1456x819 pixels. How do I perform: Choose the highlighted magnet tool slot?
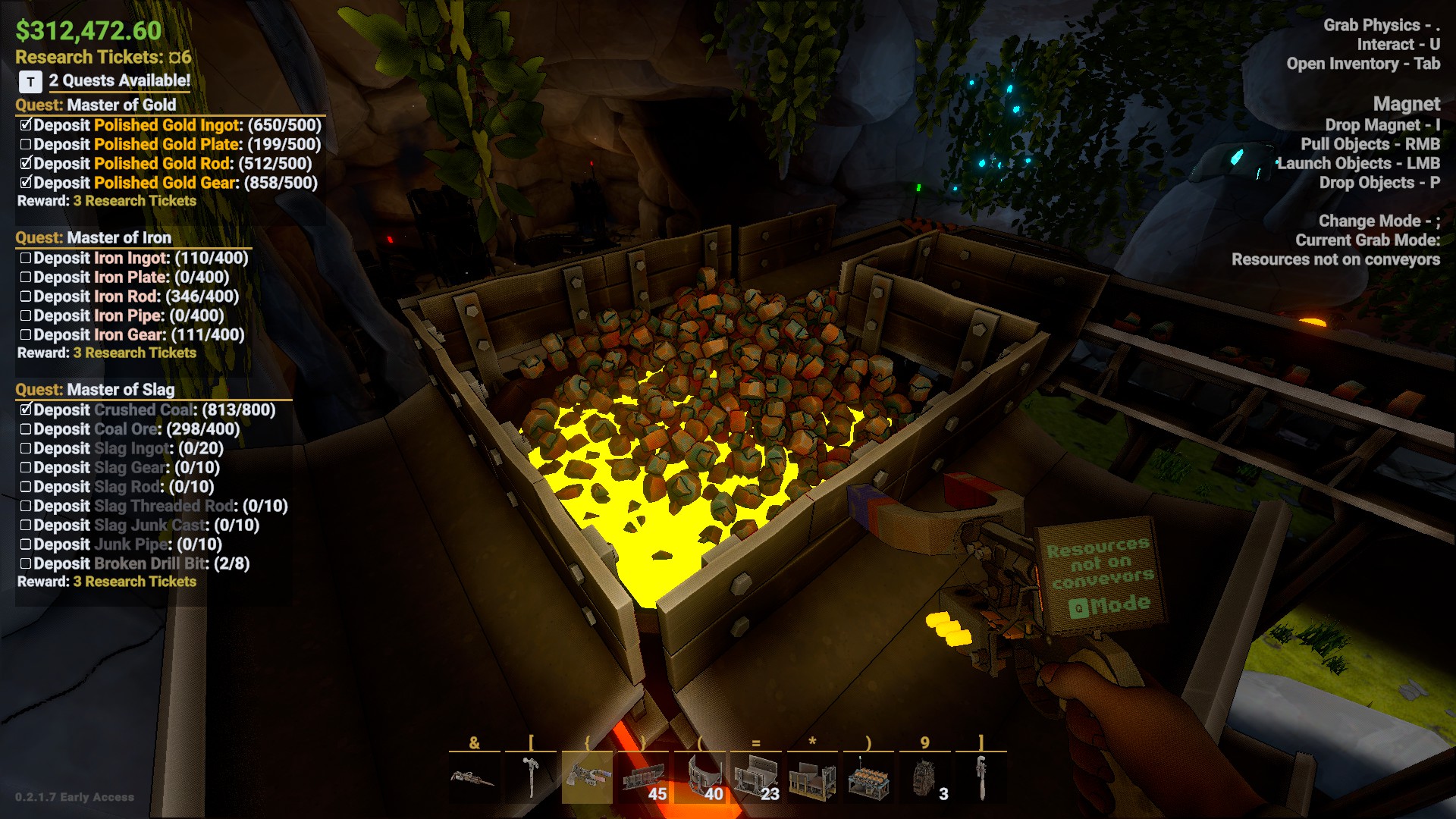pos(587,778)
